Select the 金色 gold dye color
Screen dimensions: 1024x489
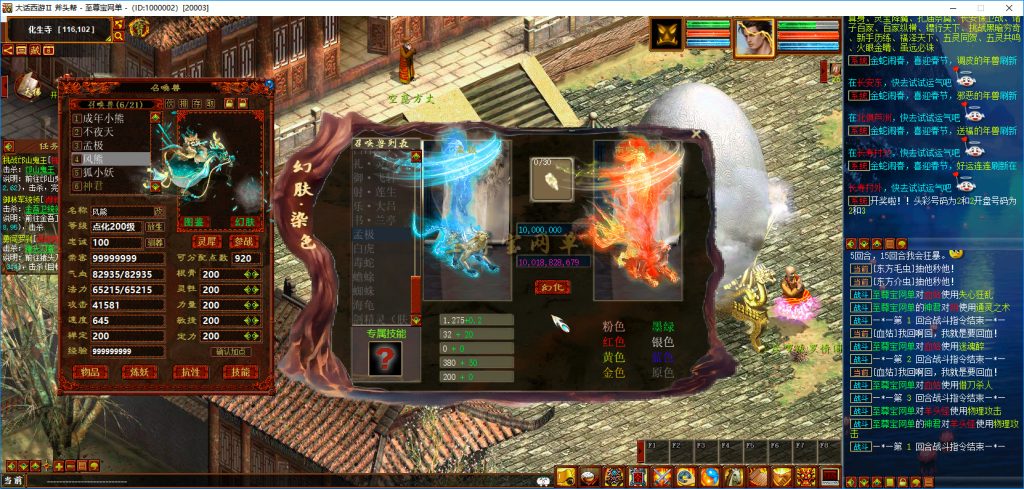pos(613,373)
